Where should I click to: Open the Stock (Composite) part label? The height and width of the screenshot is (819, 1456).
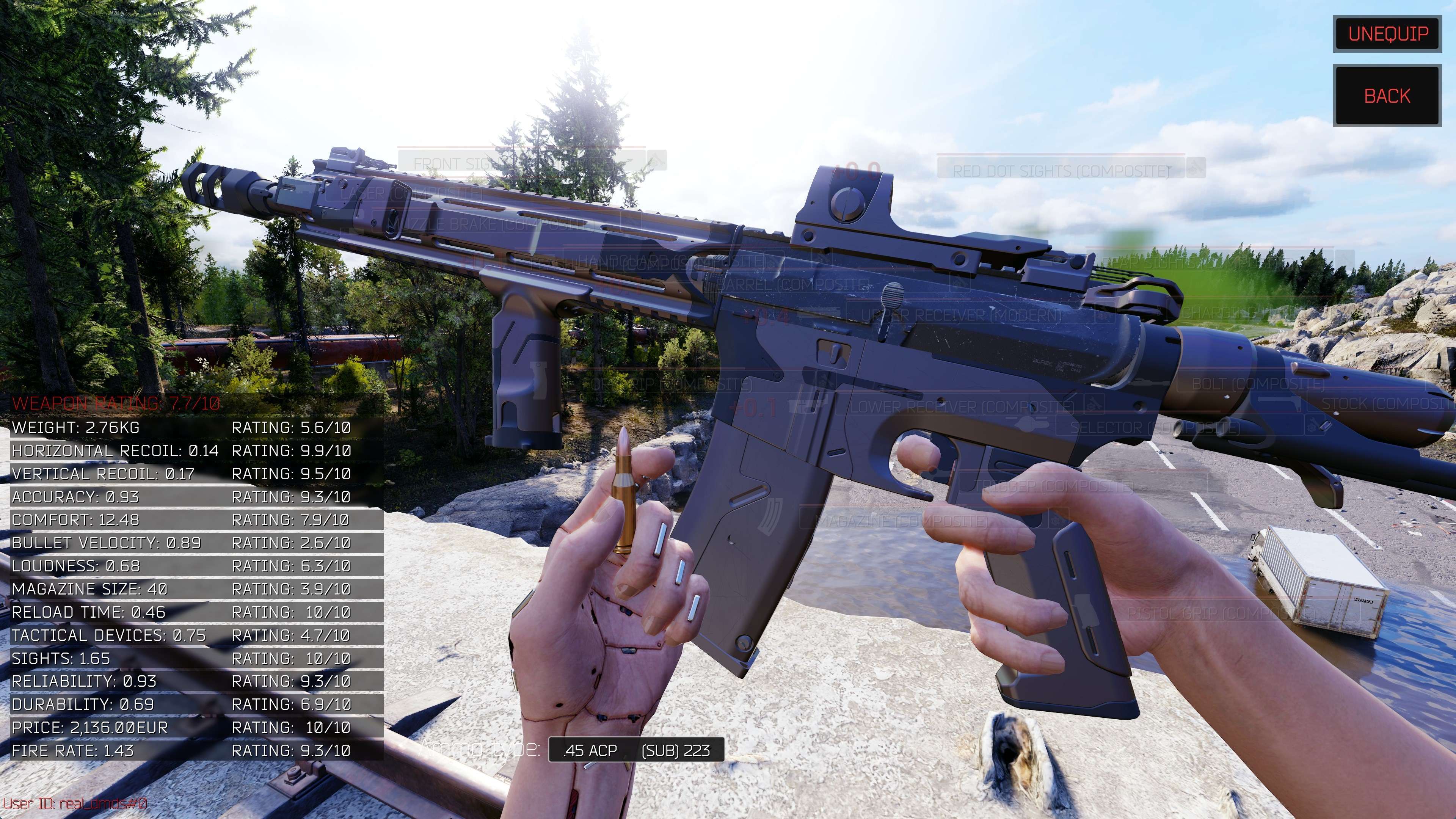[x=1388, y=403]
